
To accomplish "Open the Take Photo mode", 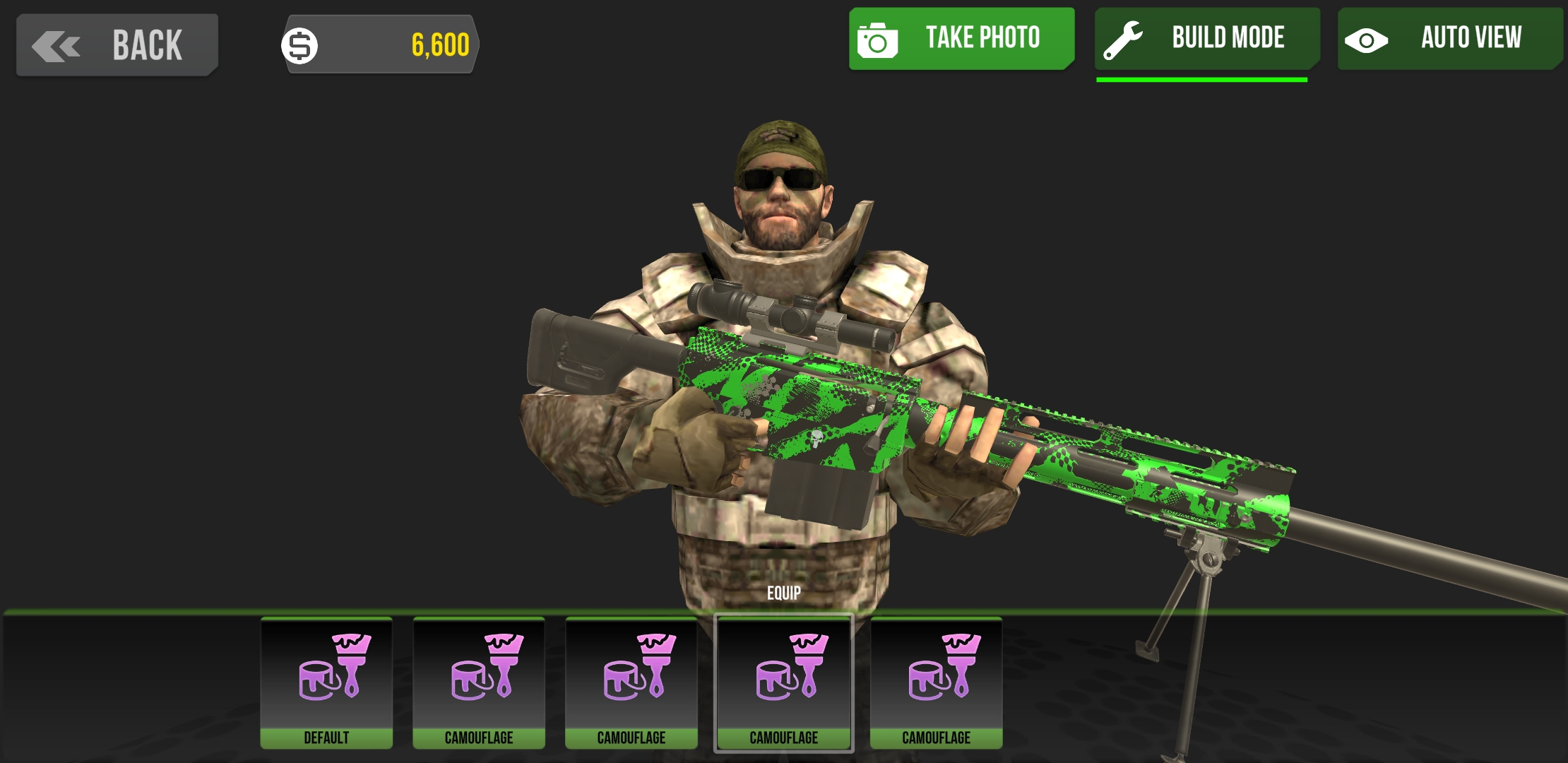I will 961,37.
